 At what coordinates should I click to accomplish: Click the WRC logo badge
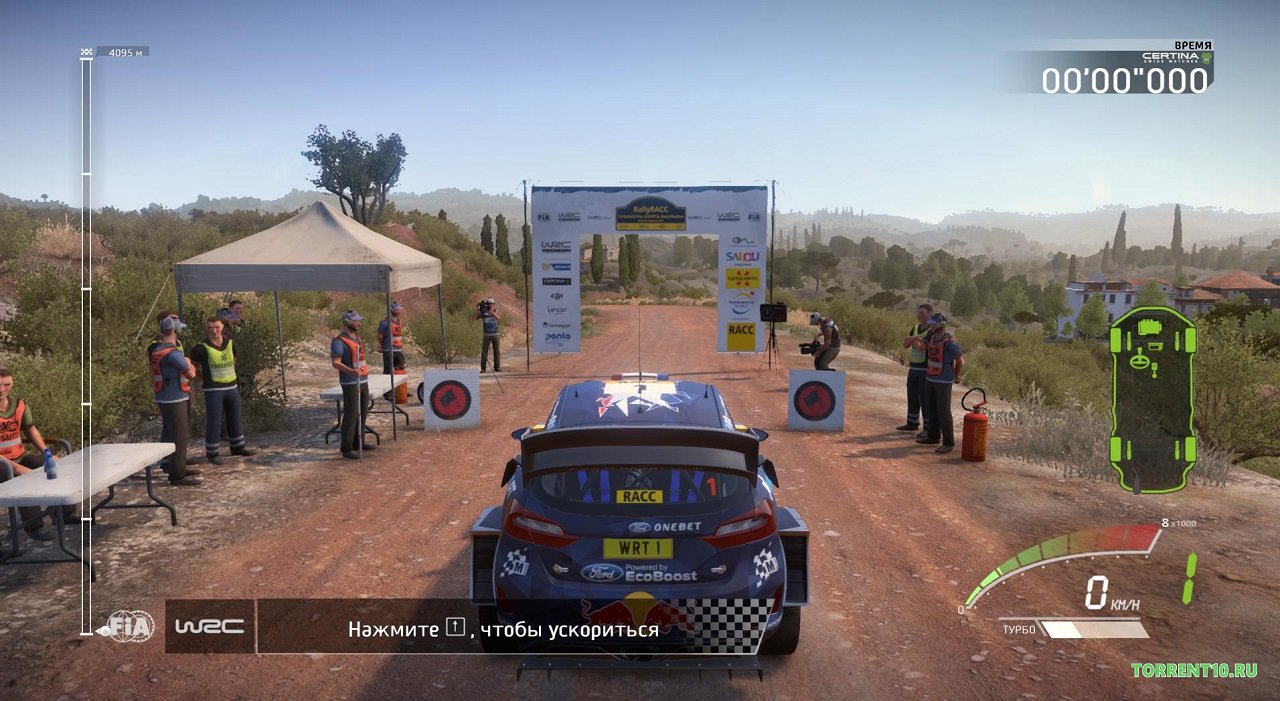pyautogui.click(x=209, y=626)
